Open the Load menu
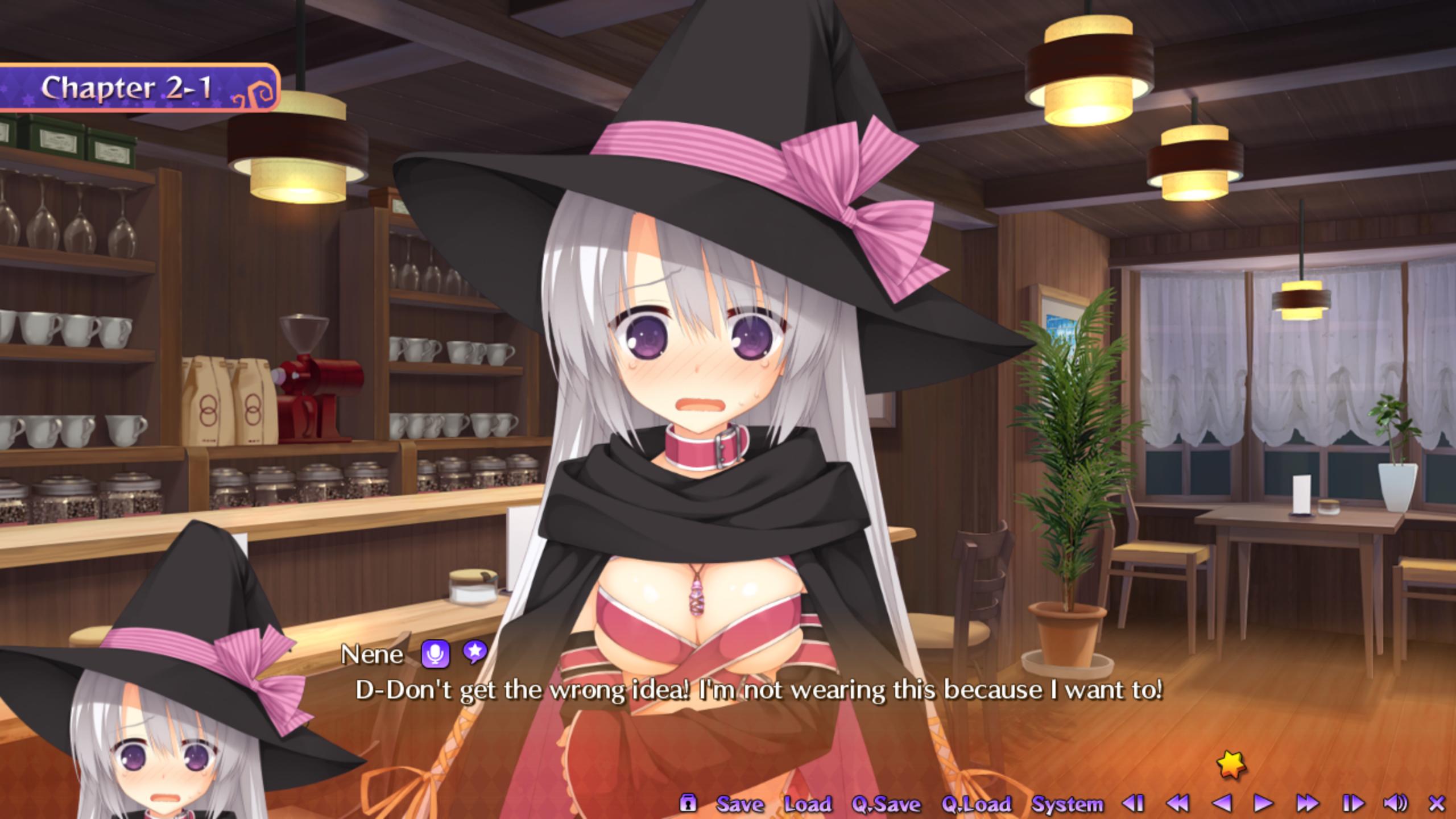This screenshot has height=819, width=1456. tap(808, 804)
